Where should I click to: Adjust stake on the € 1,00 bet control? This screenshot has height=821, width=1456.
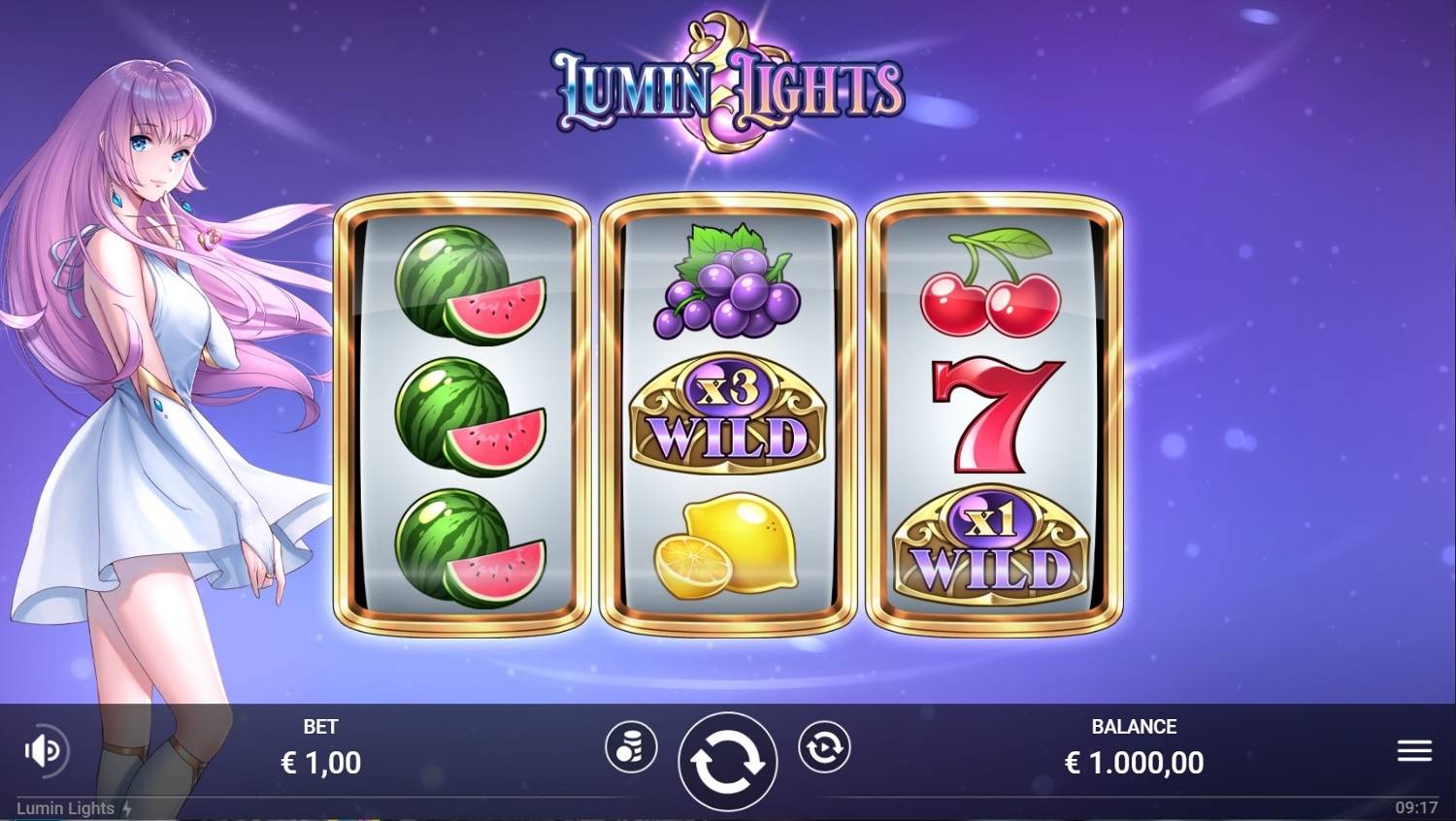click(x=322, y=762)
